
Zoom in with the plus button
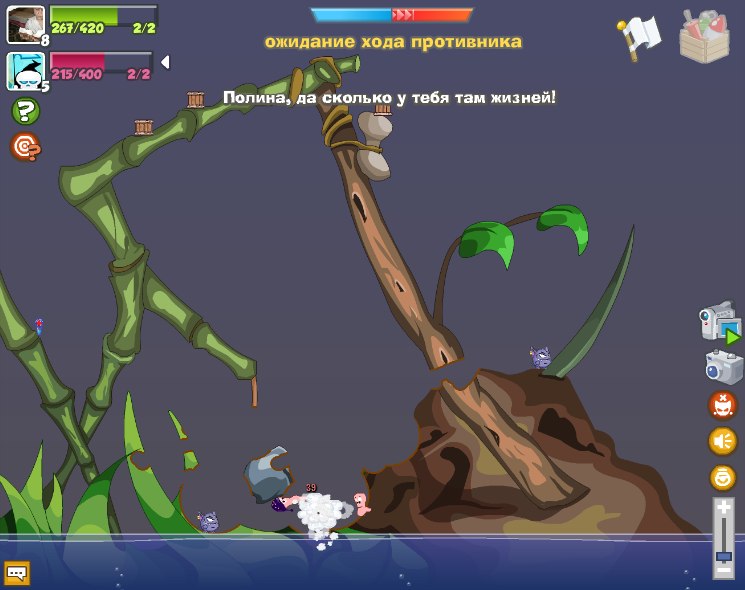point(723,507)
